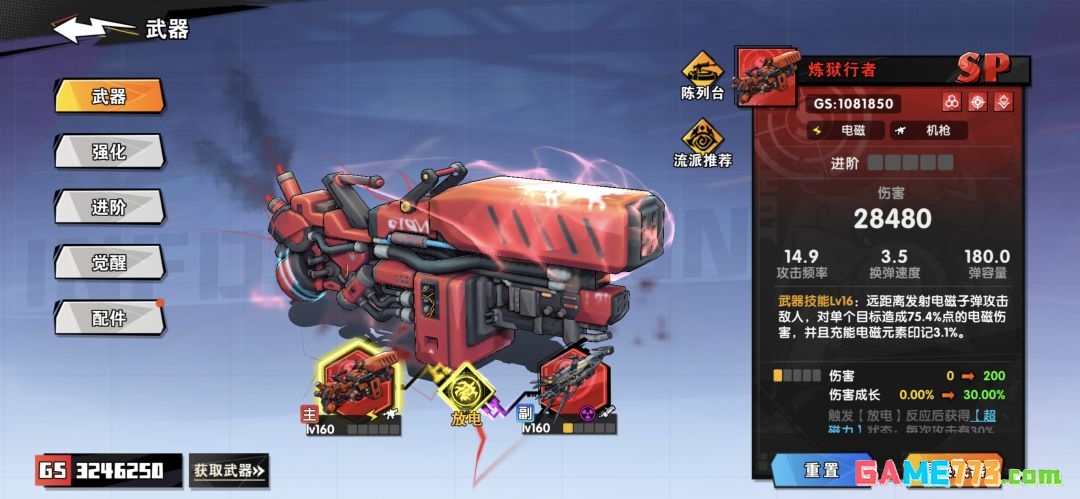Image resolution: width=1080 pixels, height=499 pixels.
Task: Select the 武器 weapon tab
Action: pyautogui.click(x=109, y=96)
